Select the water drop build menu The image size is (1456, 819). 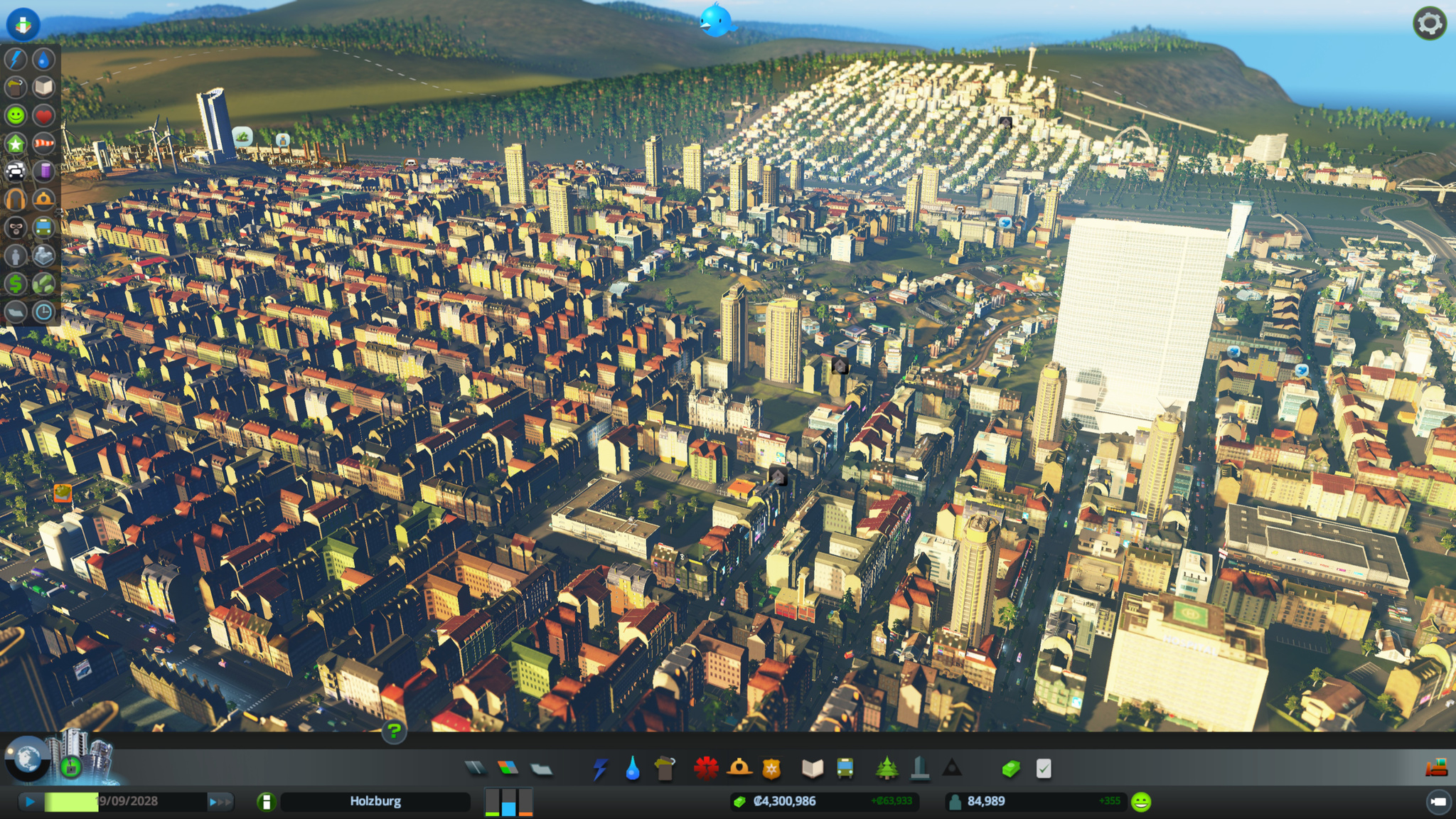pyautogui.click(x=632, y=769)
